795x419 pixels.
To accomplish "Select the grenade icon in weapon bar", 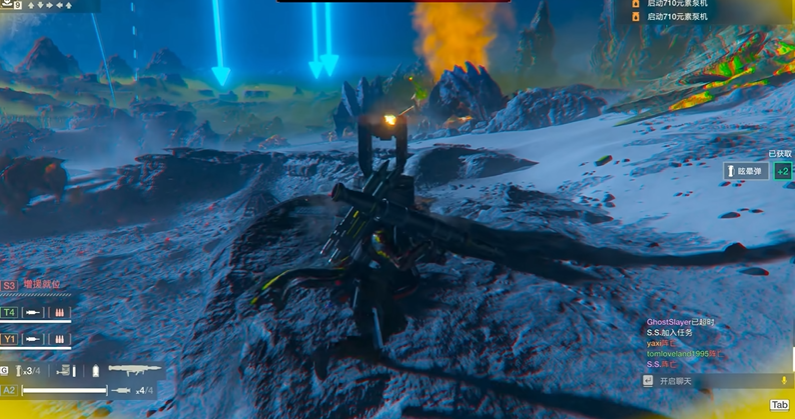I will coord(20,371).
